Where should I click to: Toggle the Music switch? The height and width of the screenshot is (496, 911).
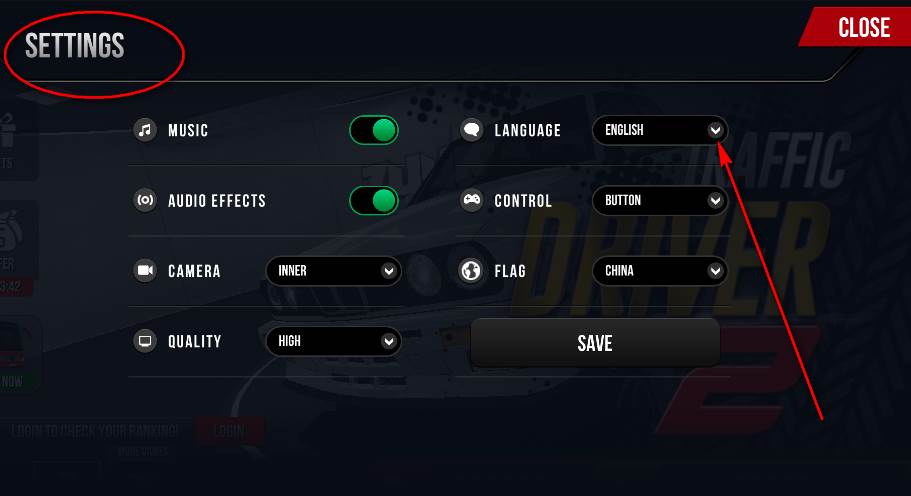[x=374, y=130]
